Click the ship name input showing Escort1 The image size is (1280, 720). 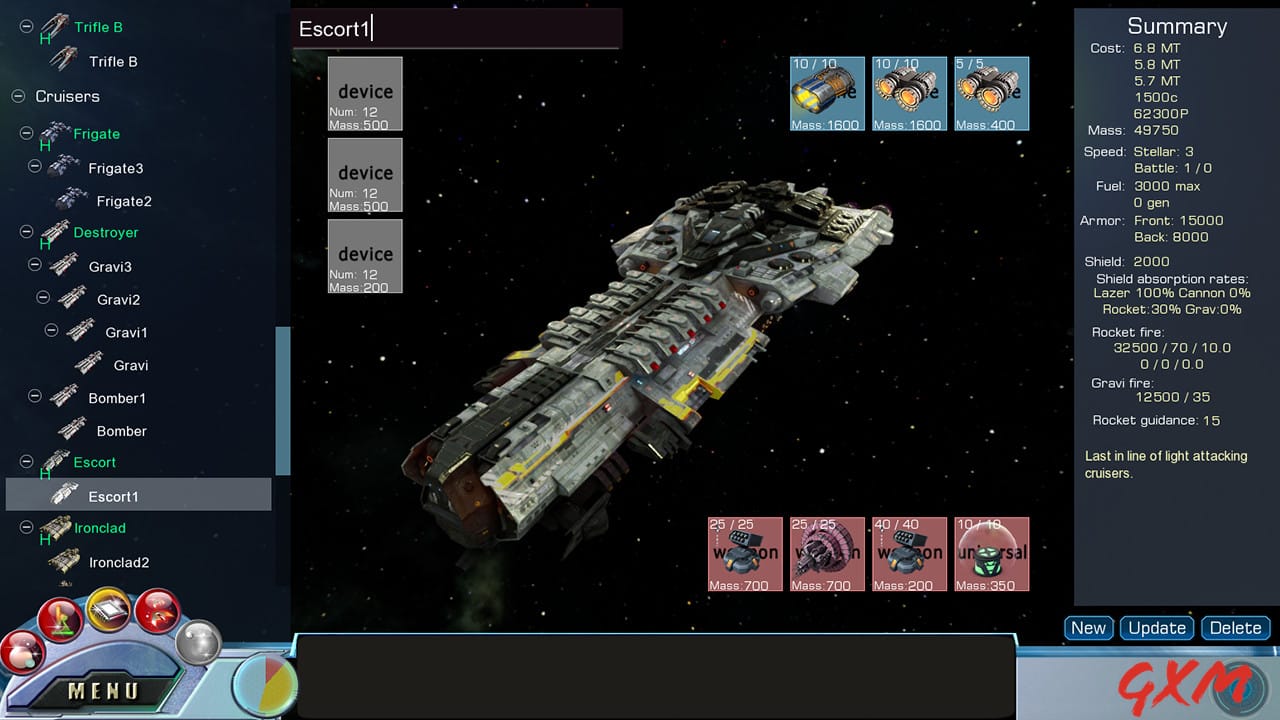pyautogui.click(x=456, y=29)
